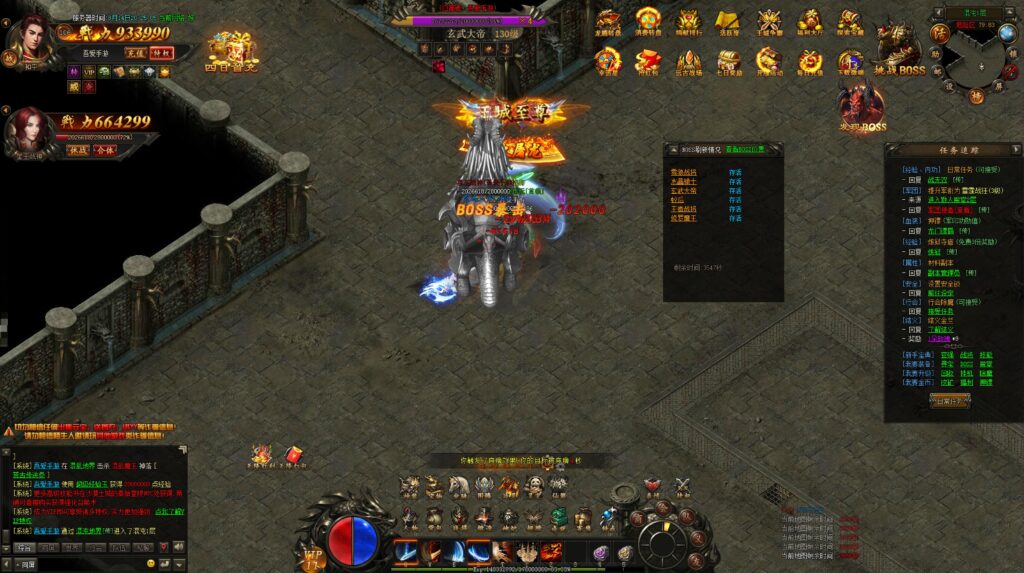The height and width of the screenshot is (573, 1024).
Task: Collapse the 任务追踪 quest tracker panel
Action: (1013, 150)
